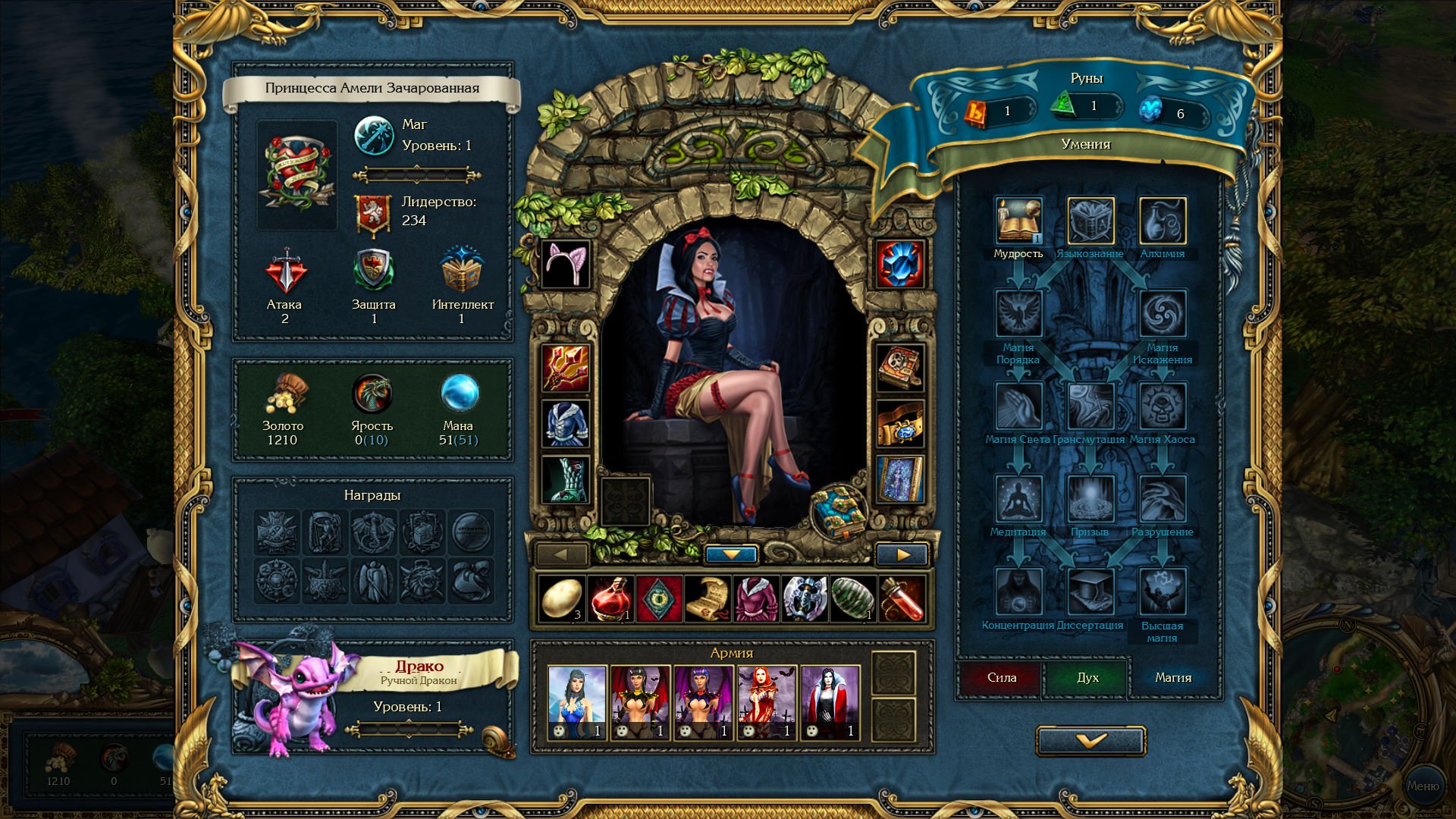Click the blue robe armor slot
The width and height of the screenshot is (1456, 819).
566,423
